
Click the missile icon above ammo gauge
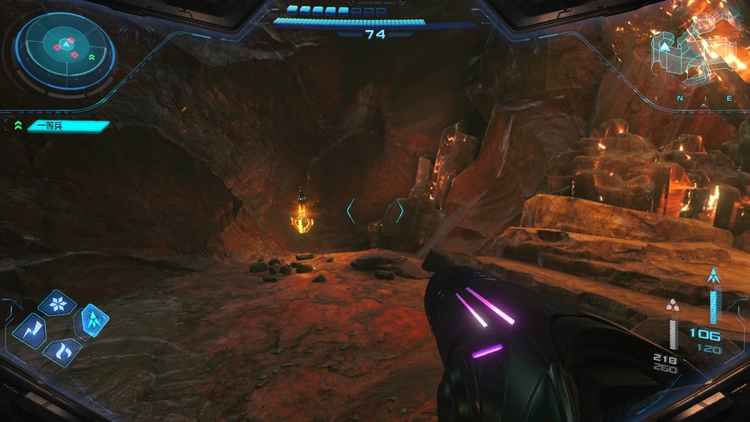click(713, 277)
